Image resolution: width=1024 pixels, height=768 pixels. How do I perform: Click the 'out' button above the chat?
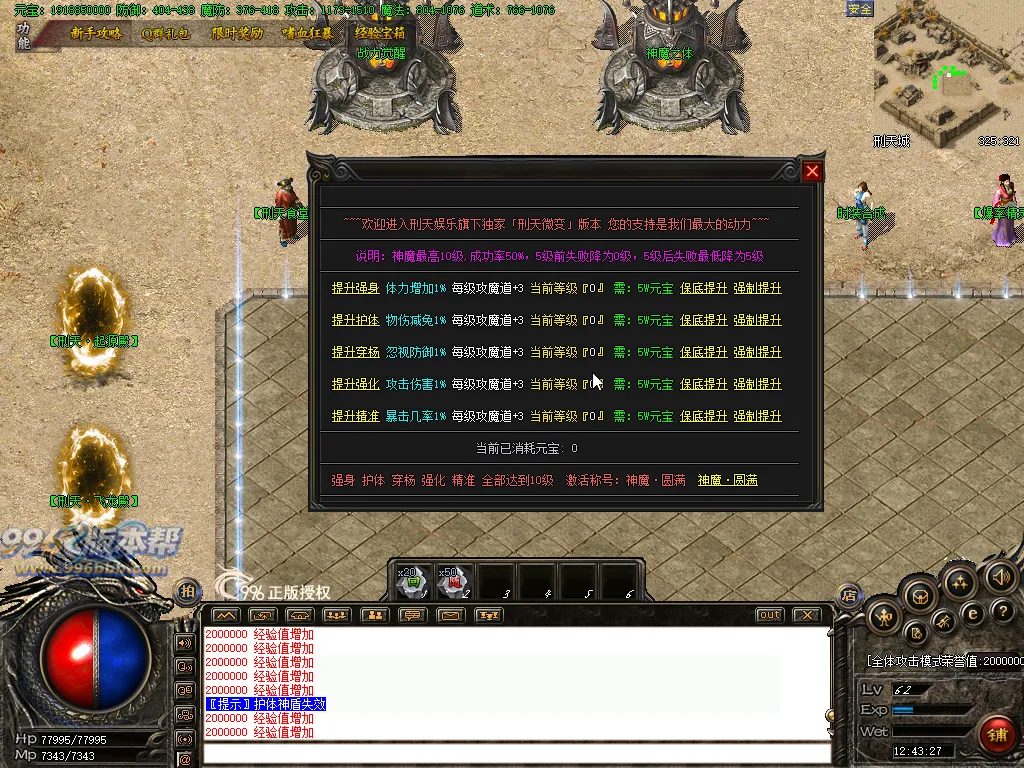coord(769,615)
